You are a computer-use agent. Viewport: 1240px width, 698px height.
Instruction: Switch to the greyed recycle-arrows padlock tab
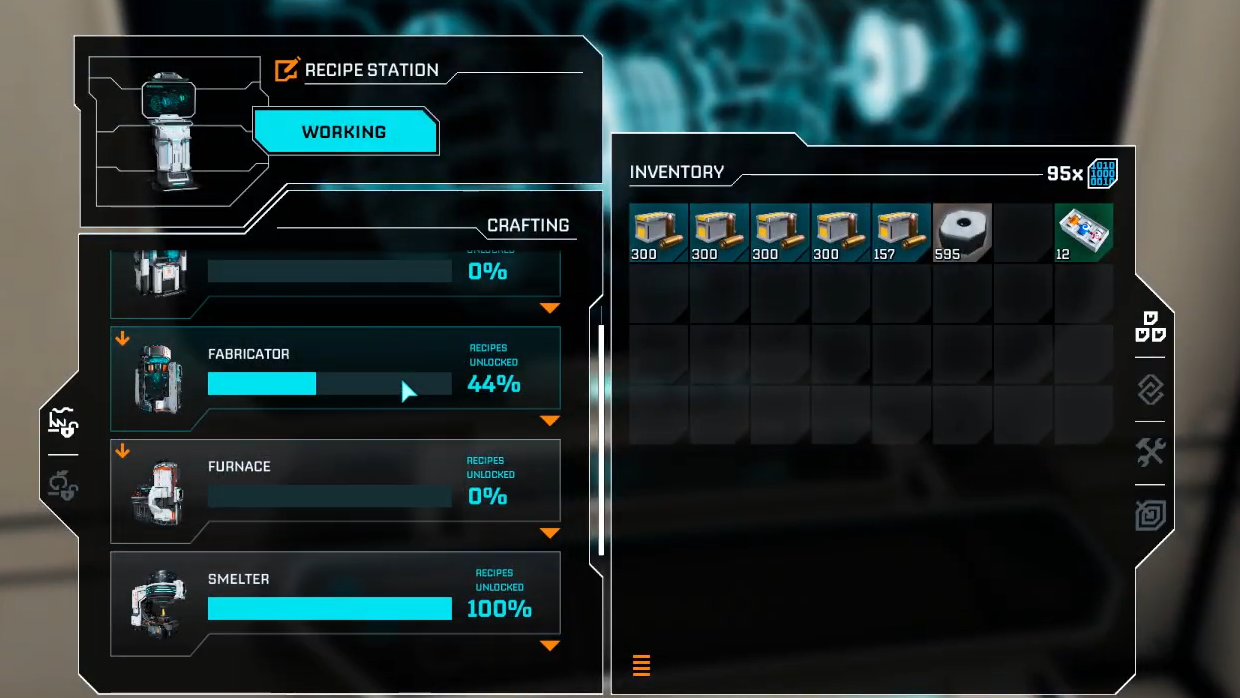[x=63, y=486]
